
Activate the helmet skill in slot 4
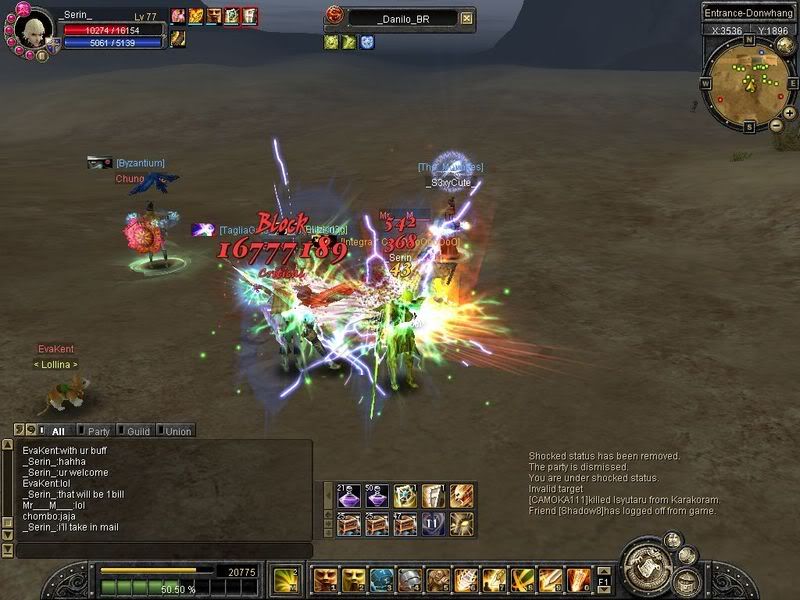tap(409, 579)
